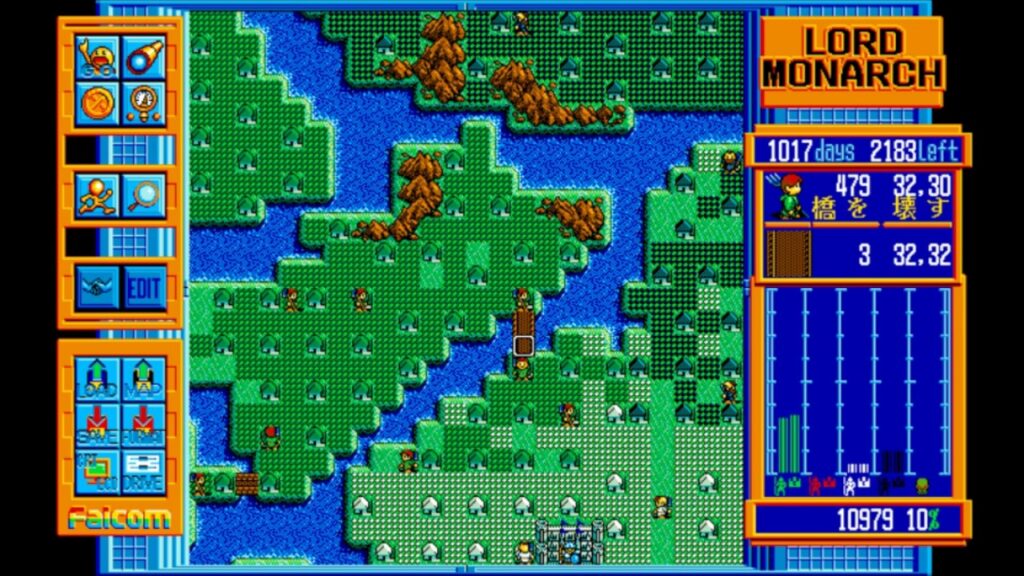Select the telescope icon
The width and height of the screenshot is (1024, 576).
click(x=145, y=58)
